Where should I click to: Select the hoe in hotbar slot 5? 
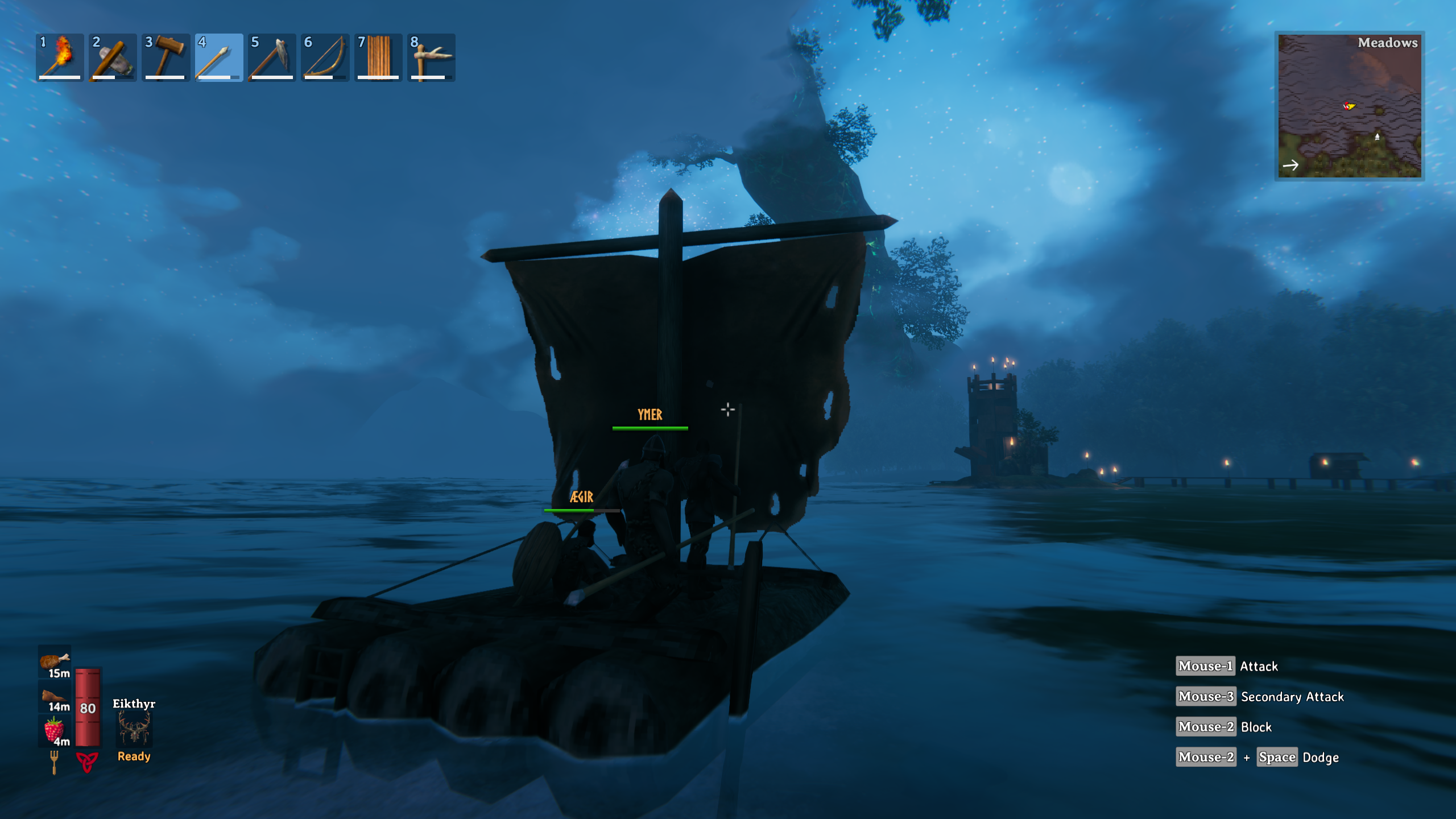[272, 57]
